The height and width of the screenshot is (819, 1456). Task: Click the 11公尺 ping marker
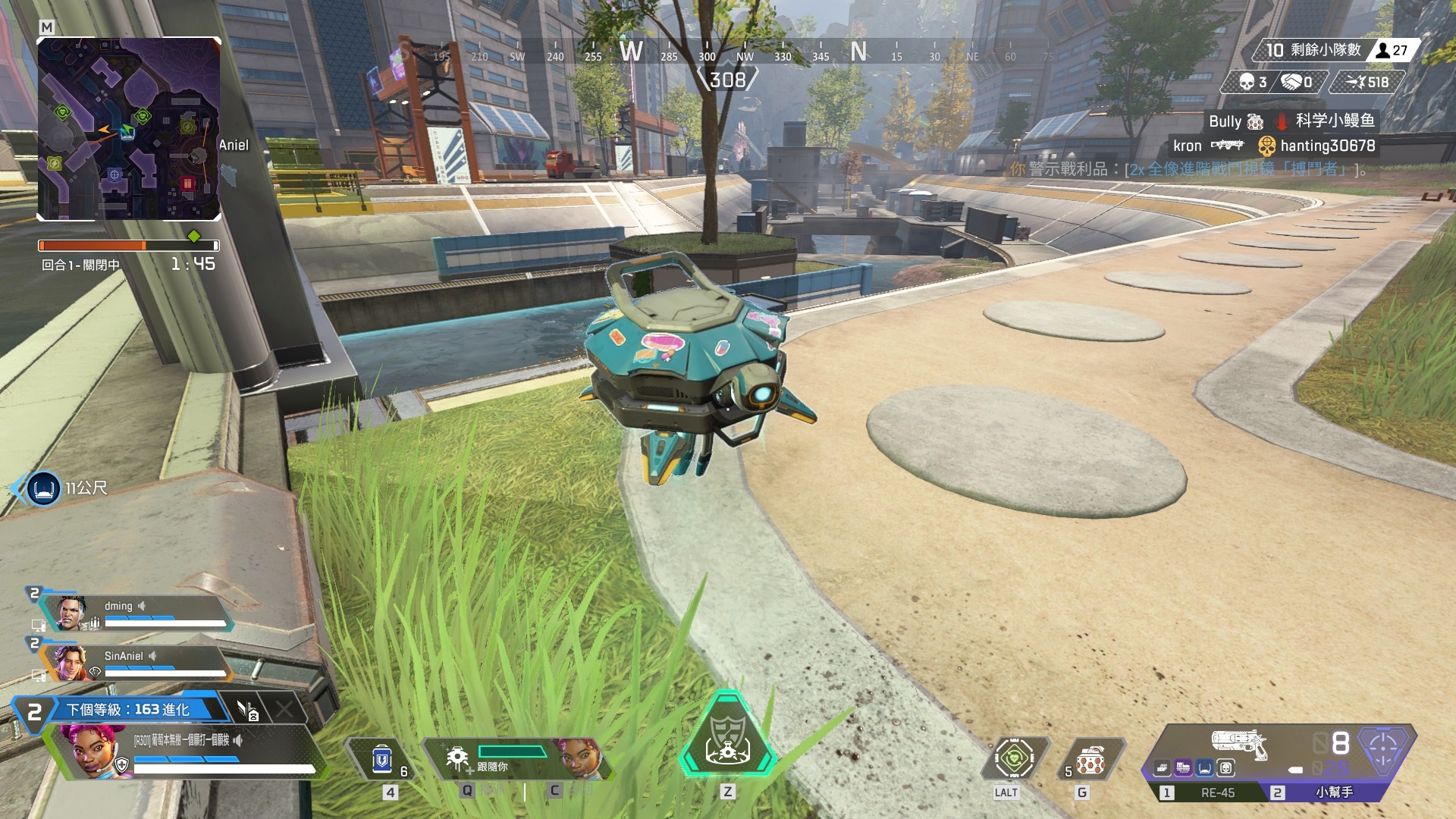(44, 488)
